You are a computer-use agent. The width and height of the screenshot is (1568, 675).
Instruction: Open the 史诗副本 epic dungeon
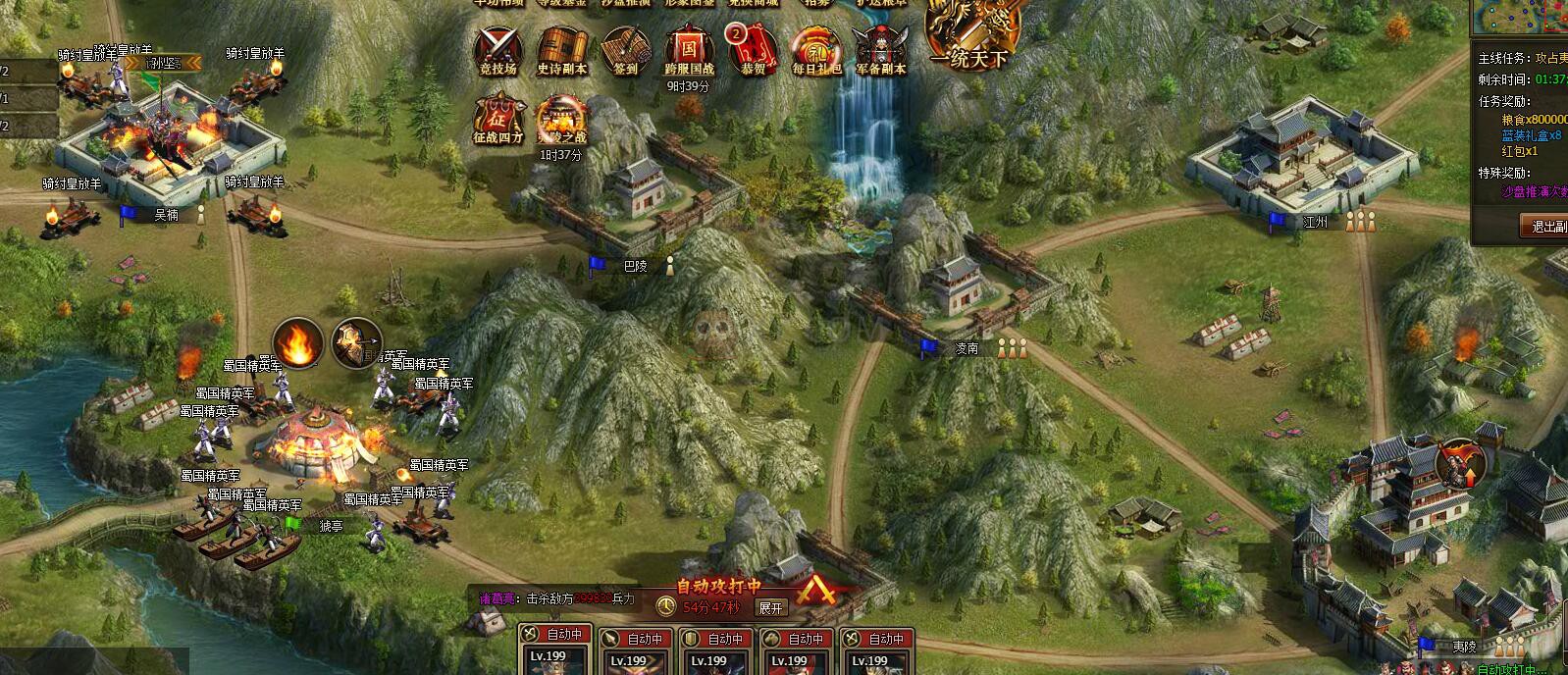point(561,48)
